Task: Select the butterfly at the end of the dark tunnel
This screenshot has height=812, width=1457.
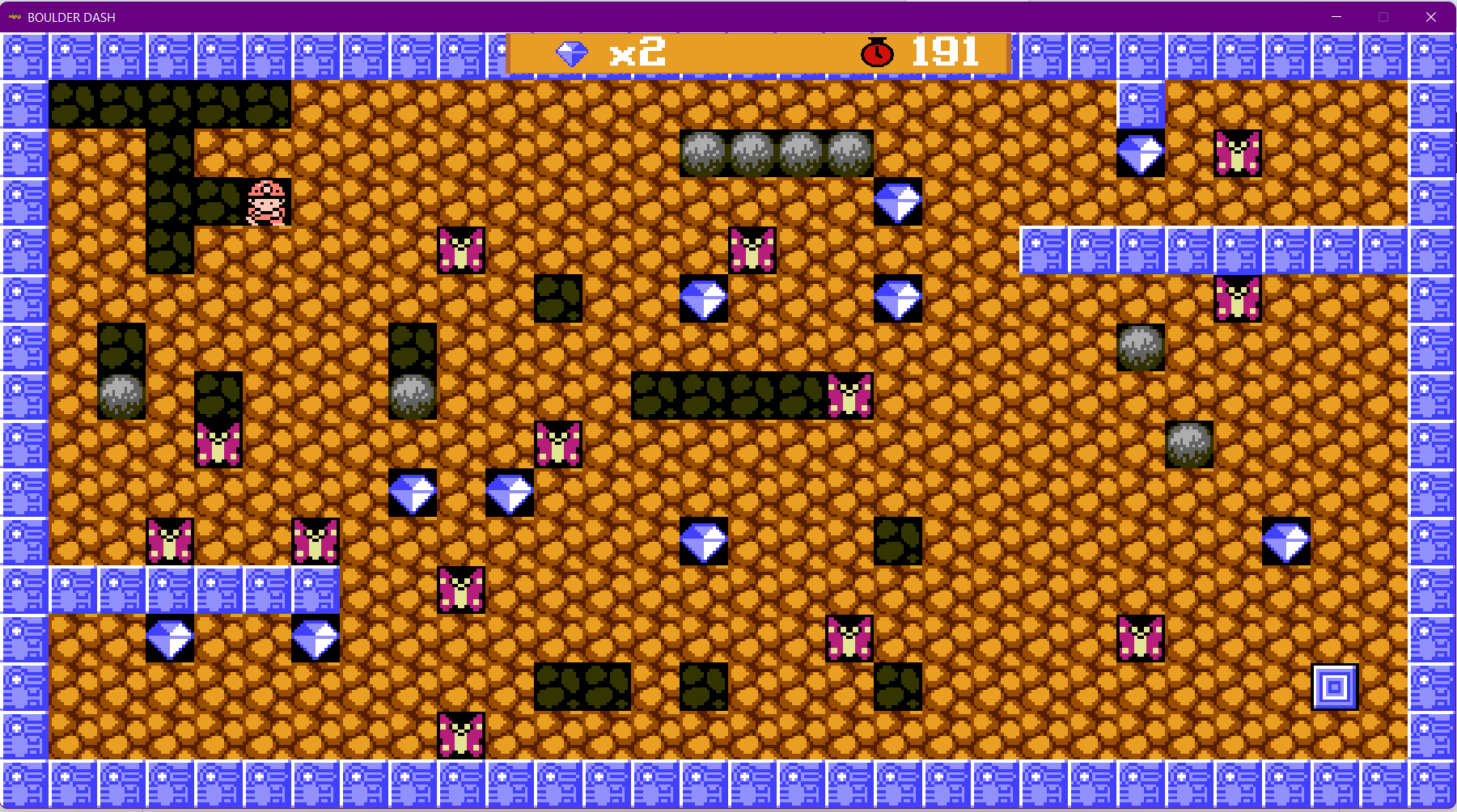Action: pyautogui.click(x=849, y=394)
